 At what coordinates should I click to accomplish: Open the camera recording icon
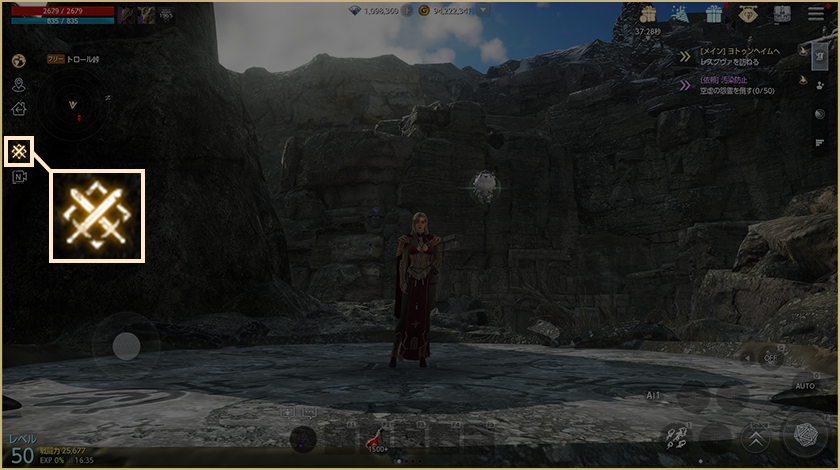(x=18, y=178)
